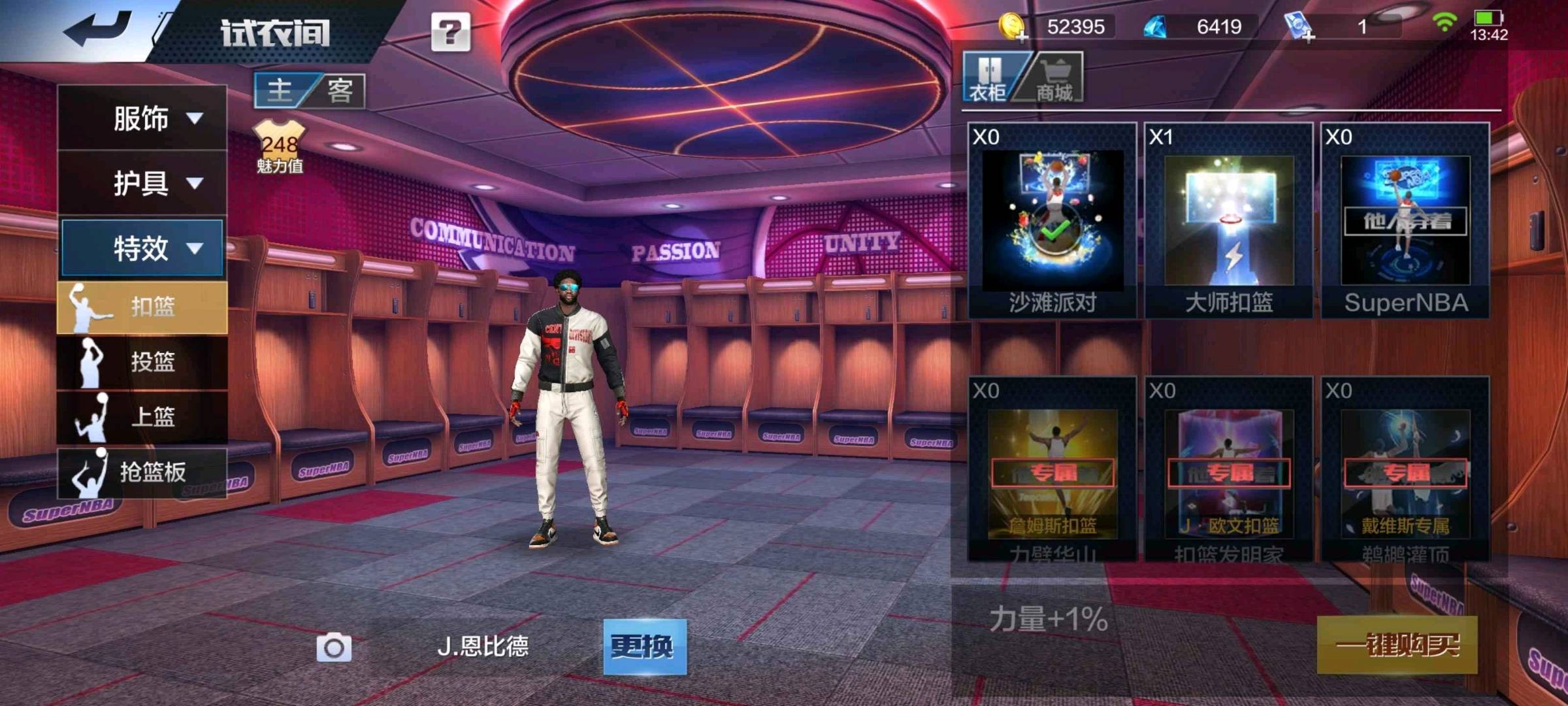1568x706 pixels.
Task: Select the 詹姆斯扣篮 exclusive effect
Action: (1052, 474)
